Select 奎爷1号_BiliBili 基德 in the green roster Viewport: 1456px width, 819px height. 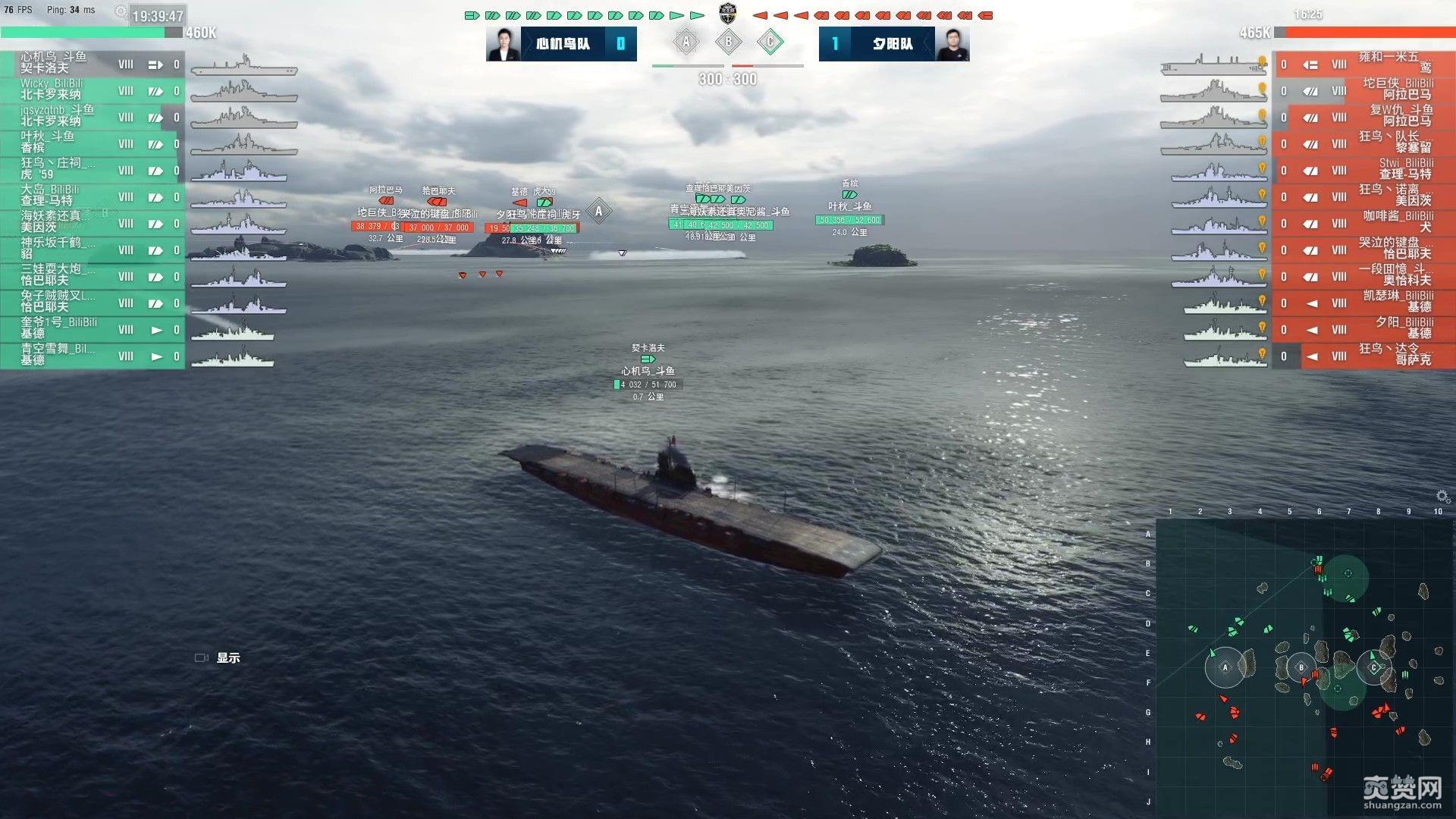click(91, 329)
